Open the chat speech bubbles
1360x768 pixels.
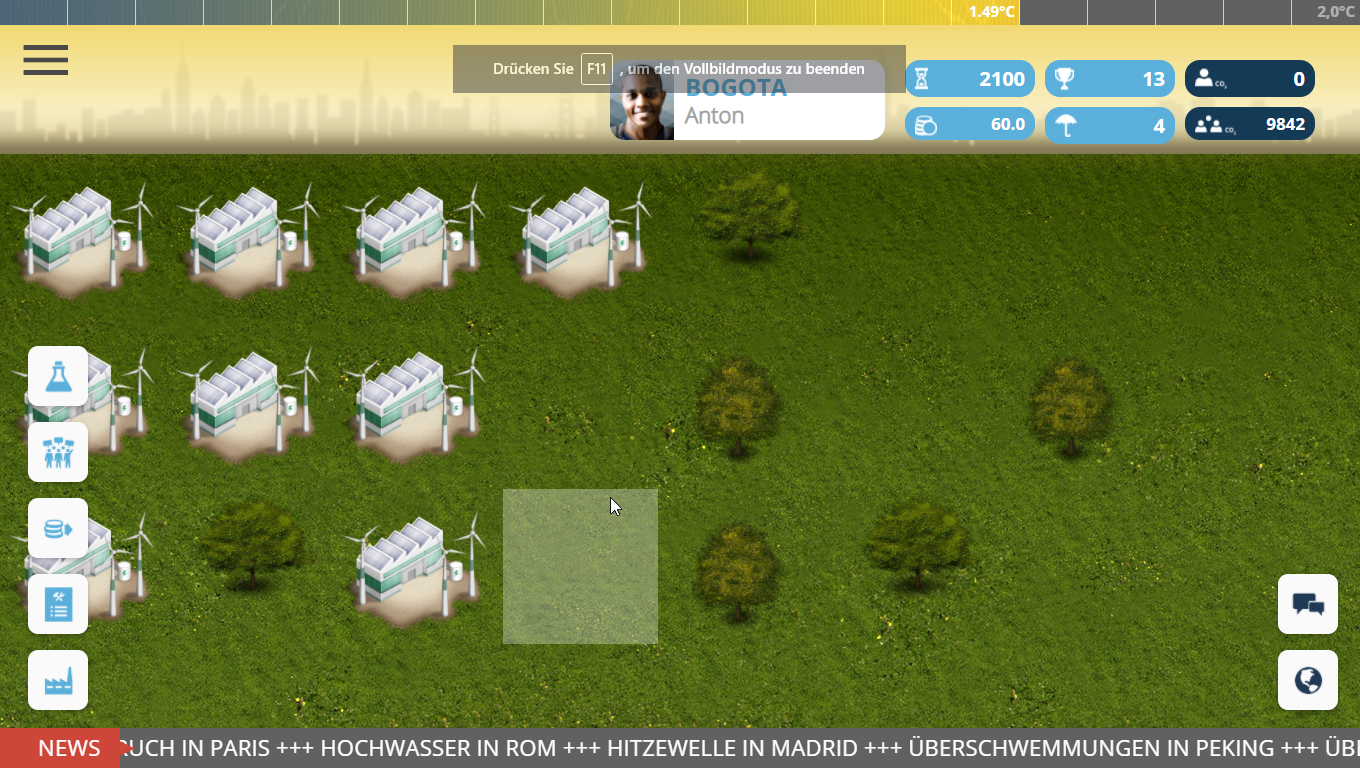click(x=1308, y=604)
